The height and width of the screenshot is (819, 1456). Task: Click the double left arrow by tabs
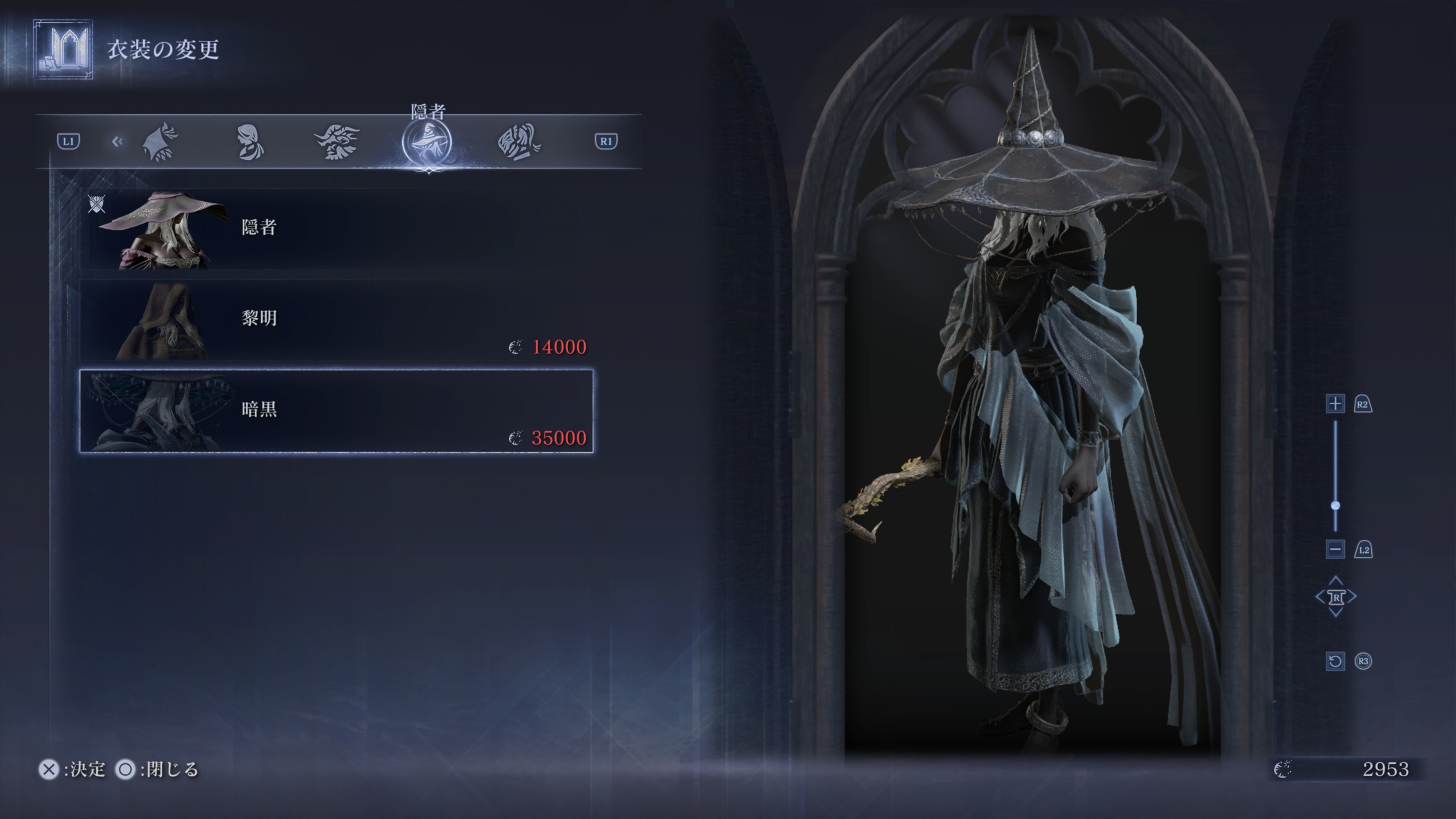tap(117, 142)
